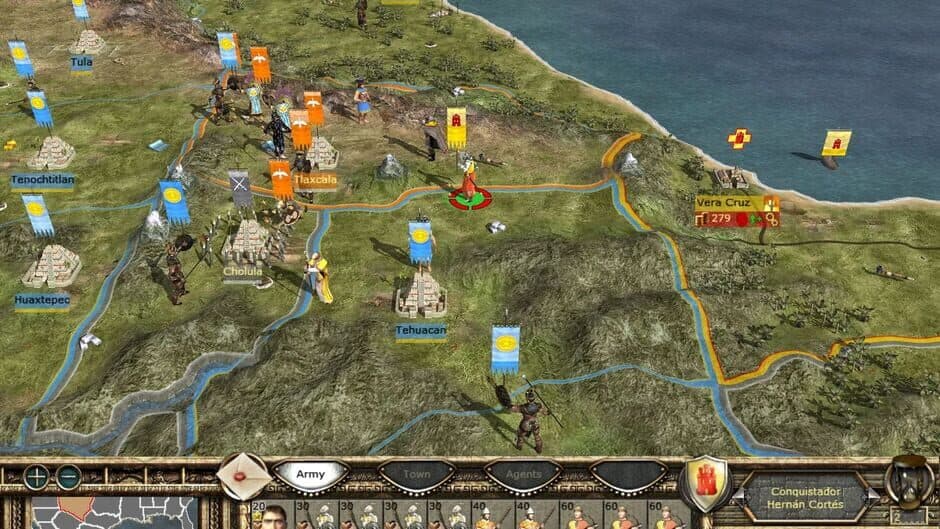
Task: Select the Tenochtitlan settlement label
Action: click(42, 181)
